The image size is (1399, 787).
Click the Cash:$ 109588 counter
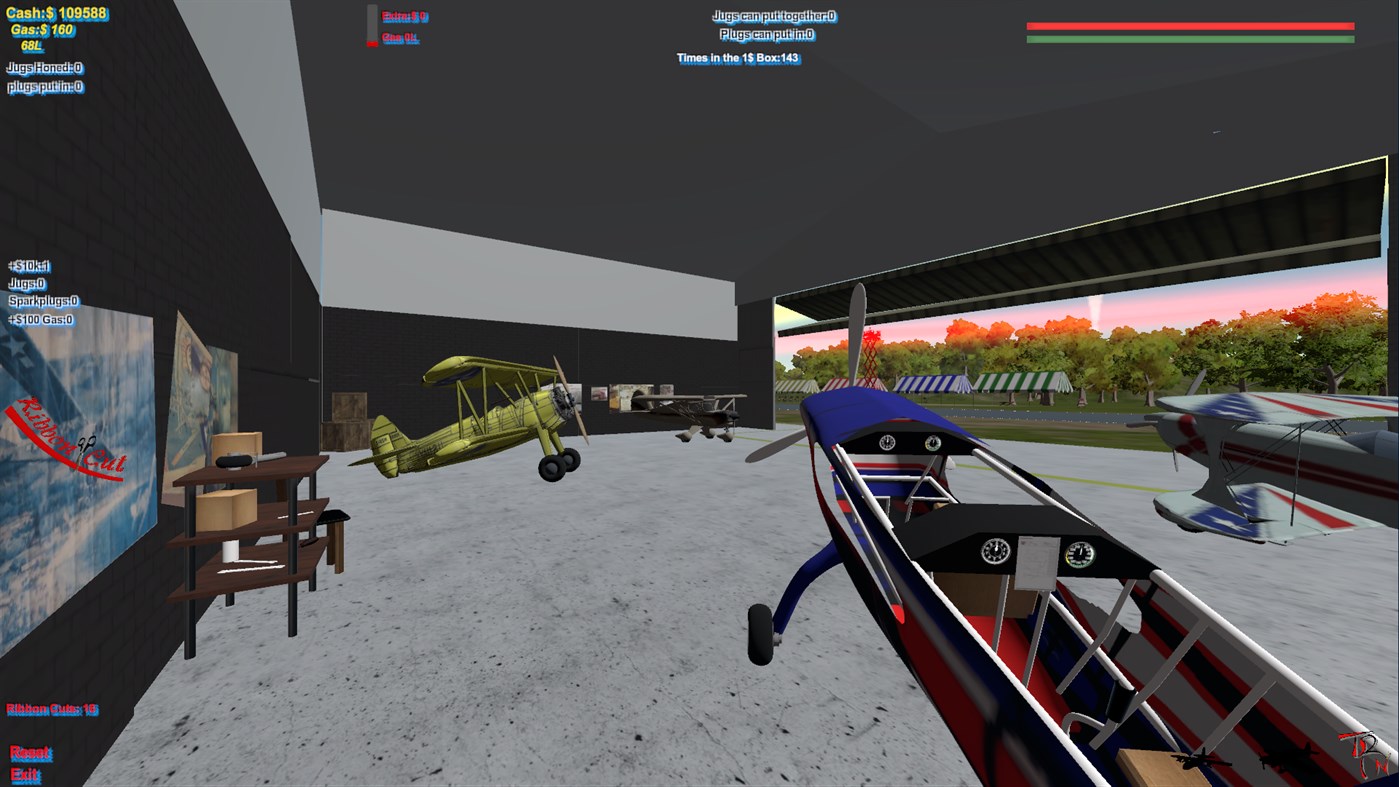pos(57,14)
